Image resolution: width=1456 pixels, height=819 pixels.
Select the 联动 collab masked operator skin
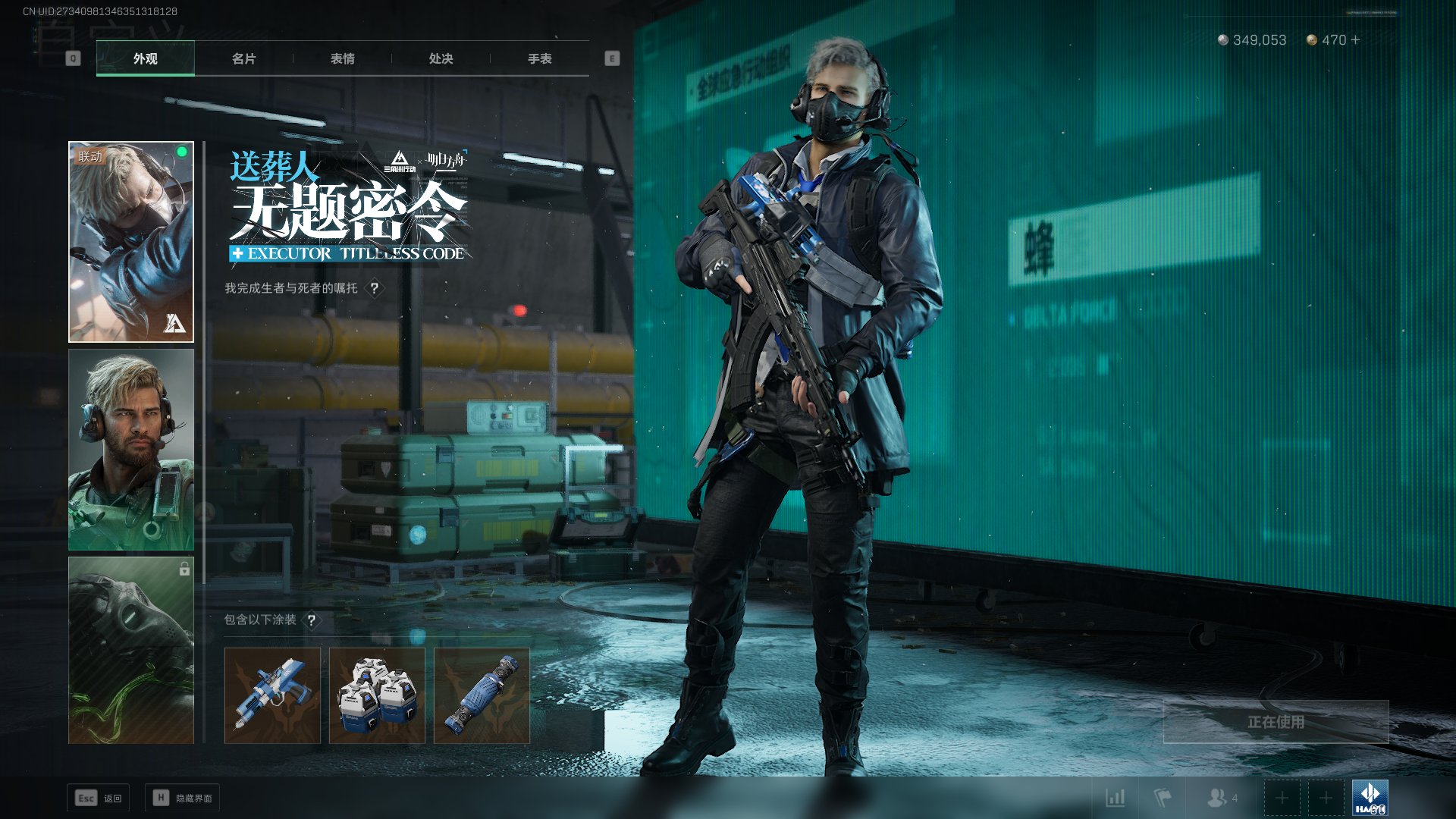click(x=131, y=242)
